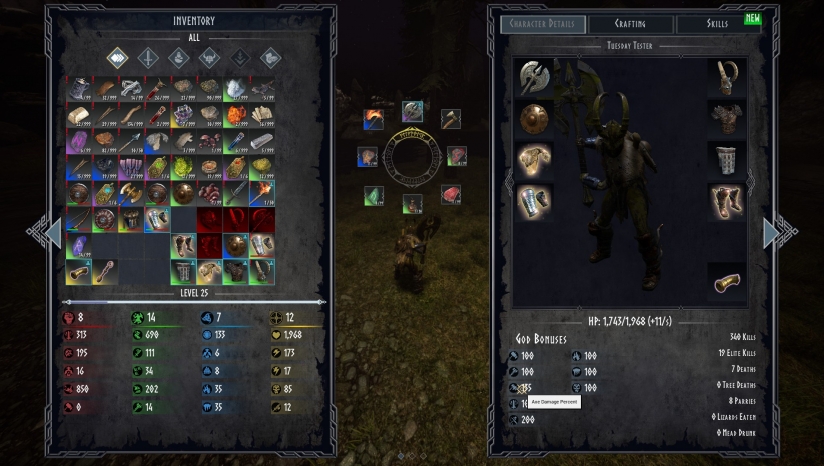The width and height of the screenshot is (824, 466).
Task: Select the Character Details tab
Action: (542, 24)
